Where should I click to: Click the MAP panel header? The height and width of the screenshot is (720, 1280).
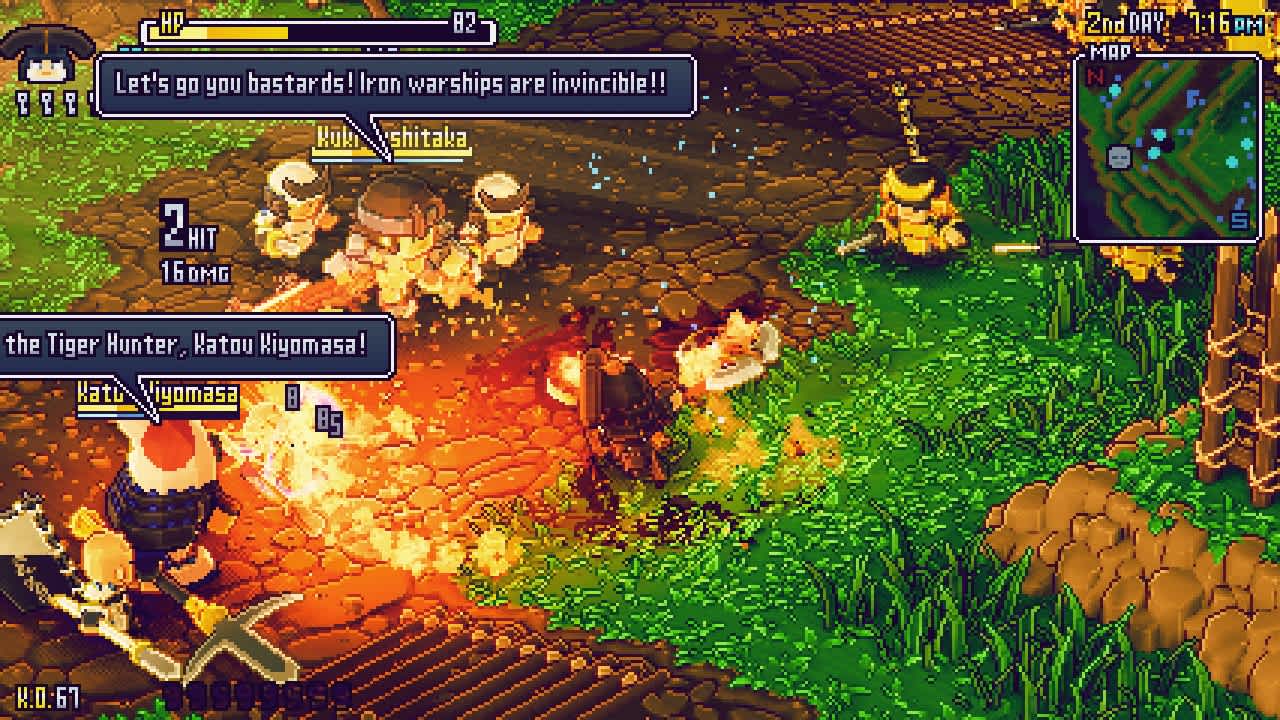coord(1110,52)
